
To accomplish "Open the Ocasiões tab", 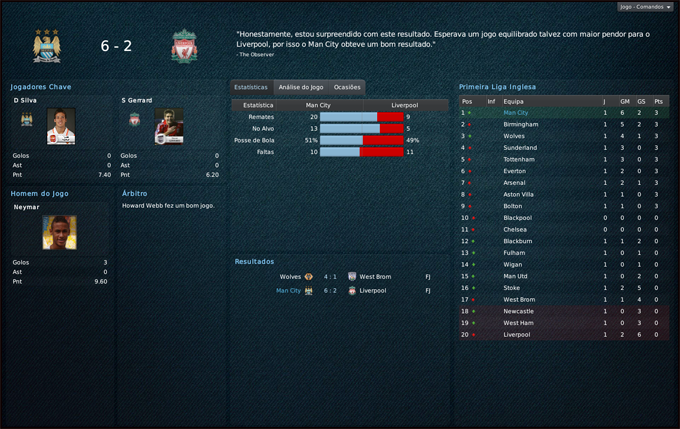I will point(347,88).
